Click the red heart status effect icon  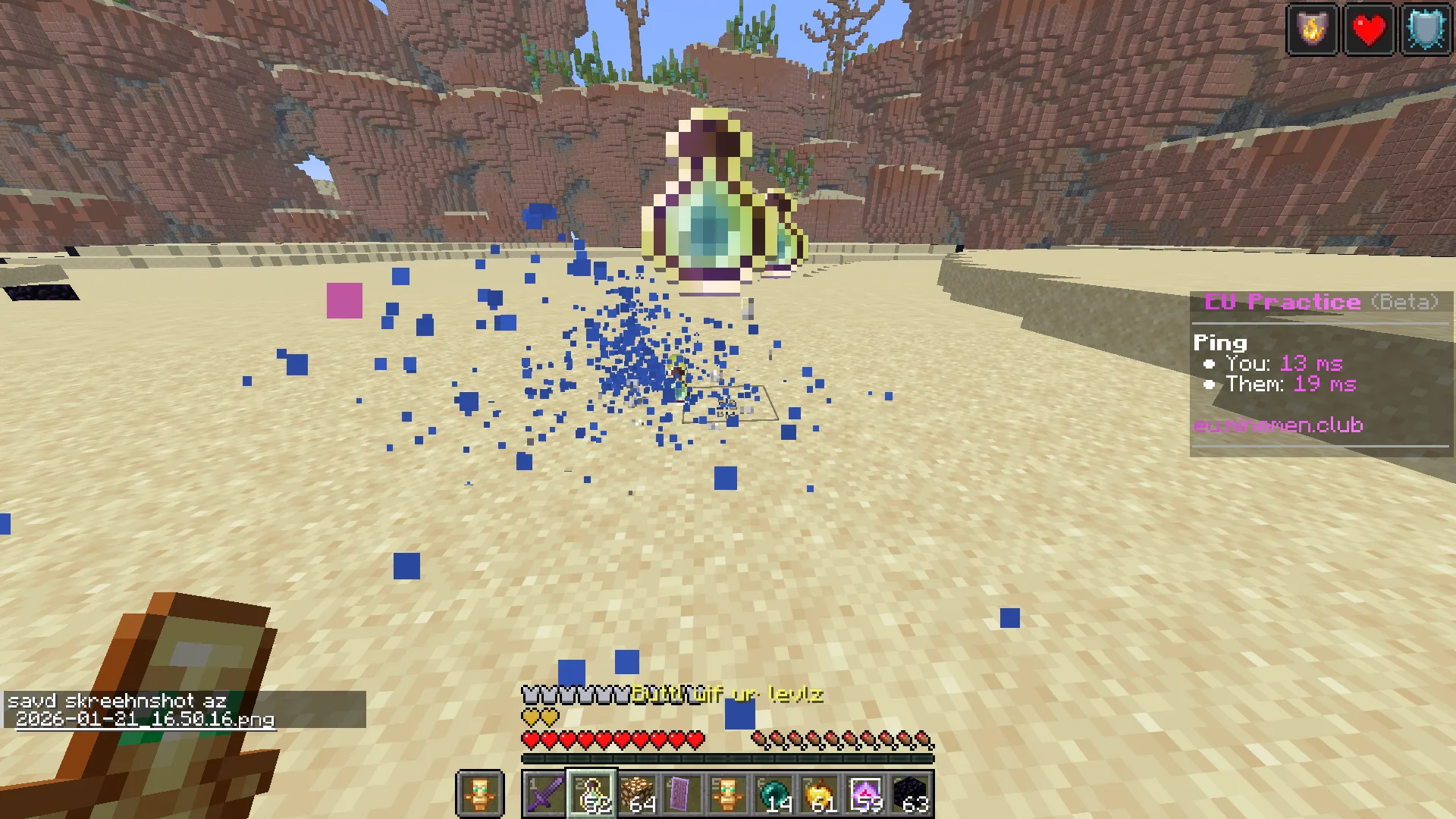point(1369,30)
